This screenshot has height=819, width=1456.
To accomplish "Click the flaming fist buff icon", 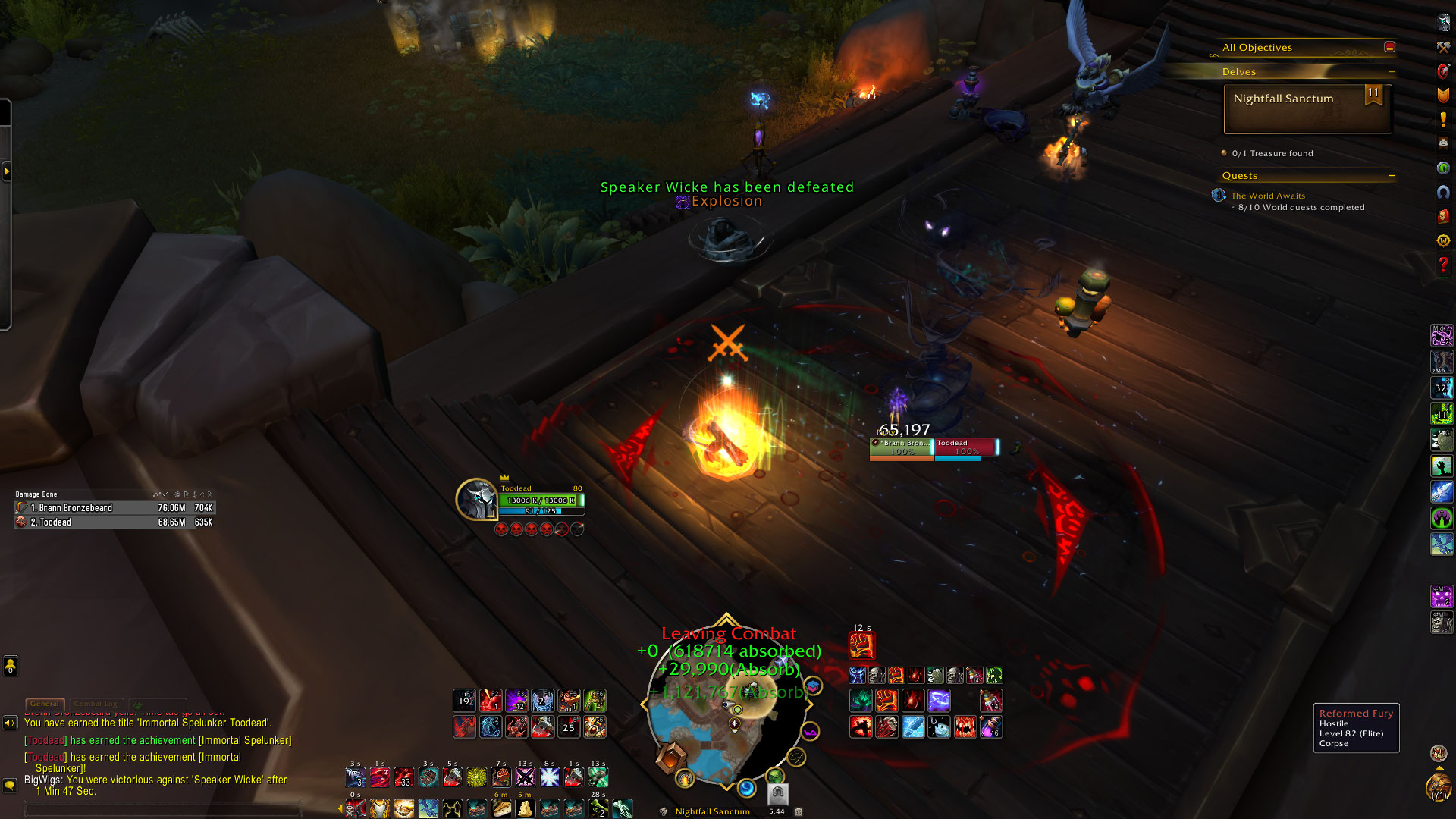I will (862, 645).
